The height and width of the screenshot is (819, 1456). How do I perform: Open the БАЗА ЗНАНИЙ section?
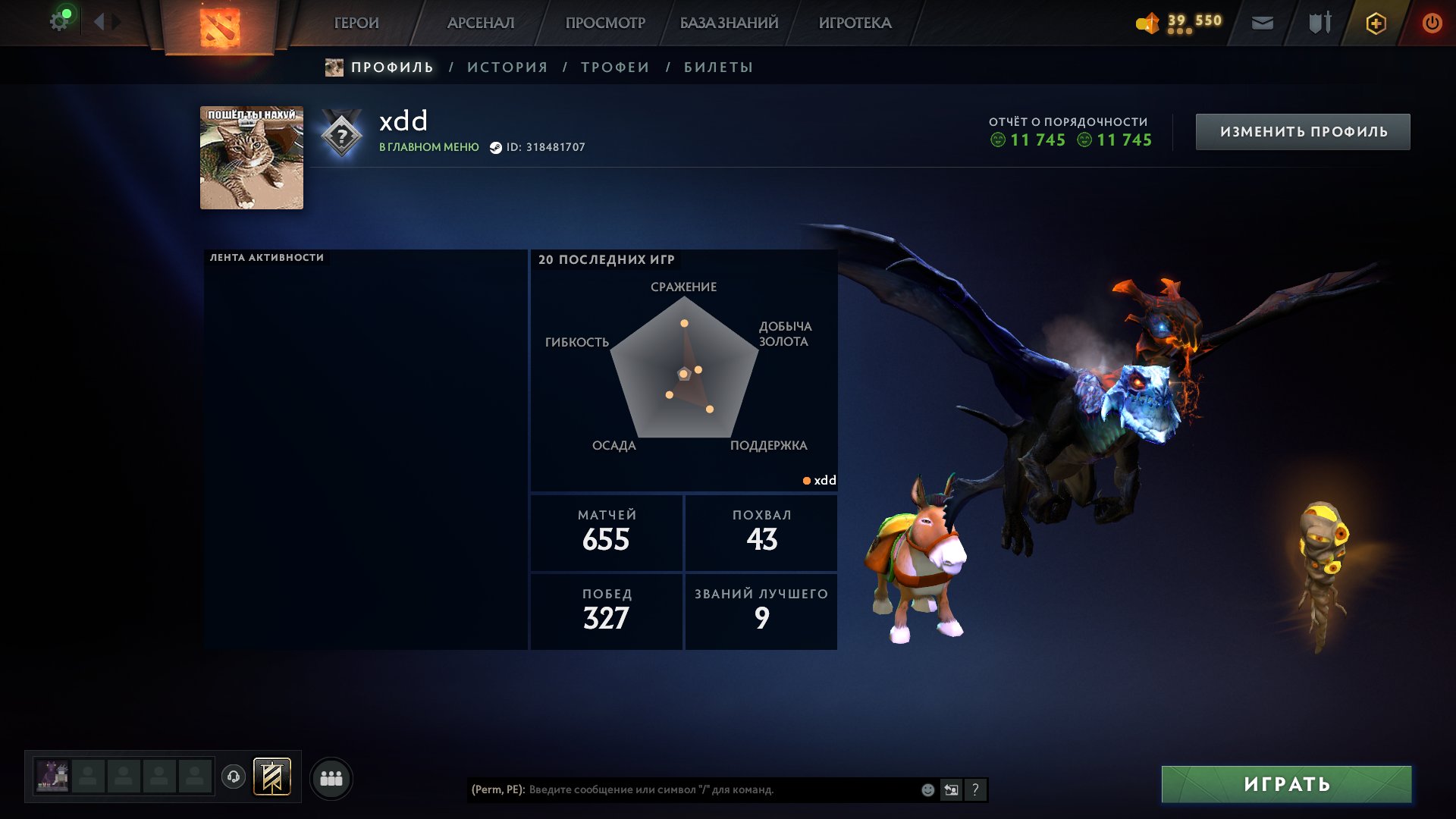point(728,23)
